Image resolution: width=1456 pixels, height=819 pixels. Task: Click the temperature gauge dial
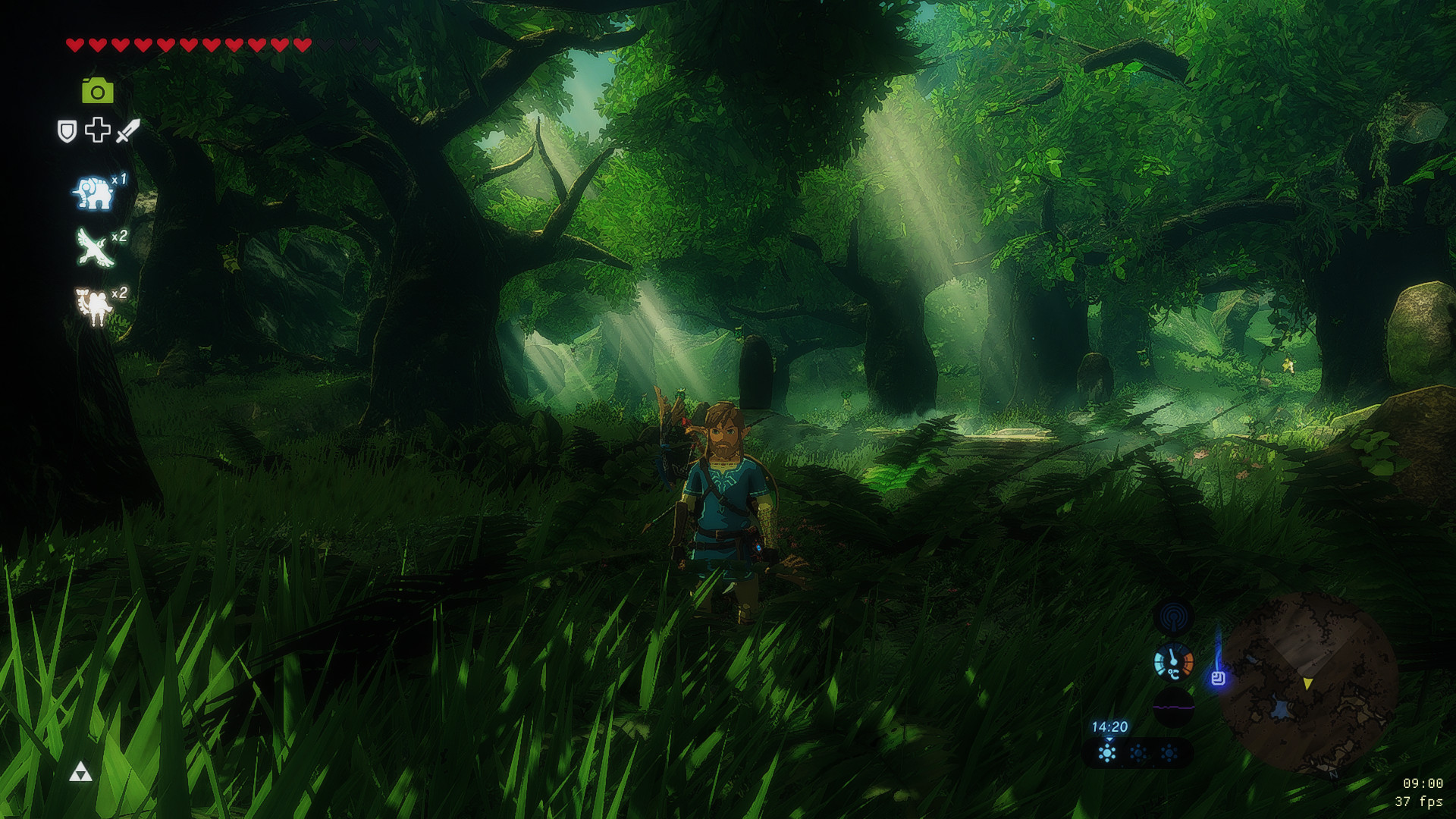(1174, 661)
